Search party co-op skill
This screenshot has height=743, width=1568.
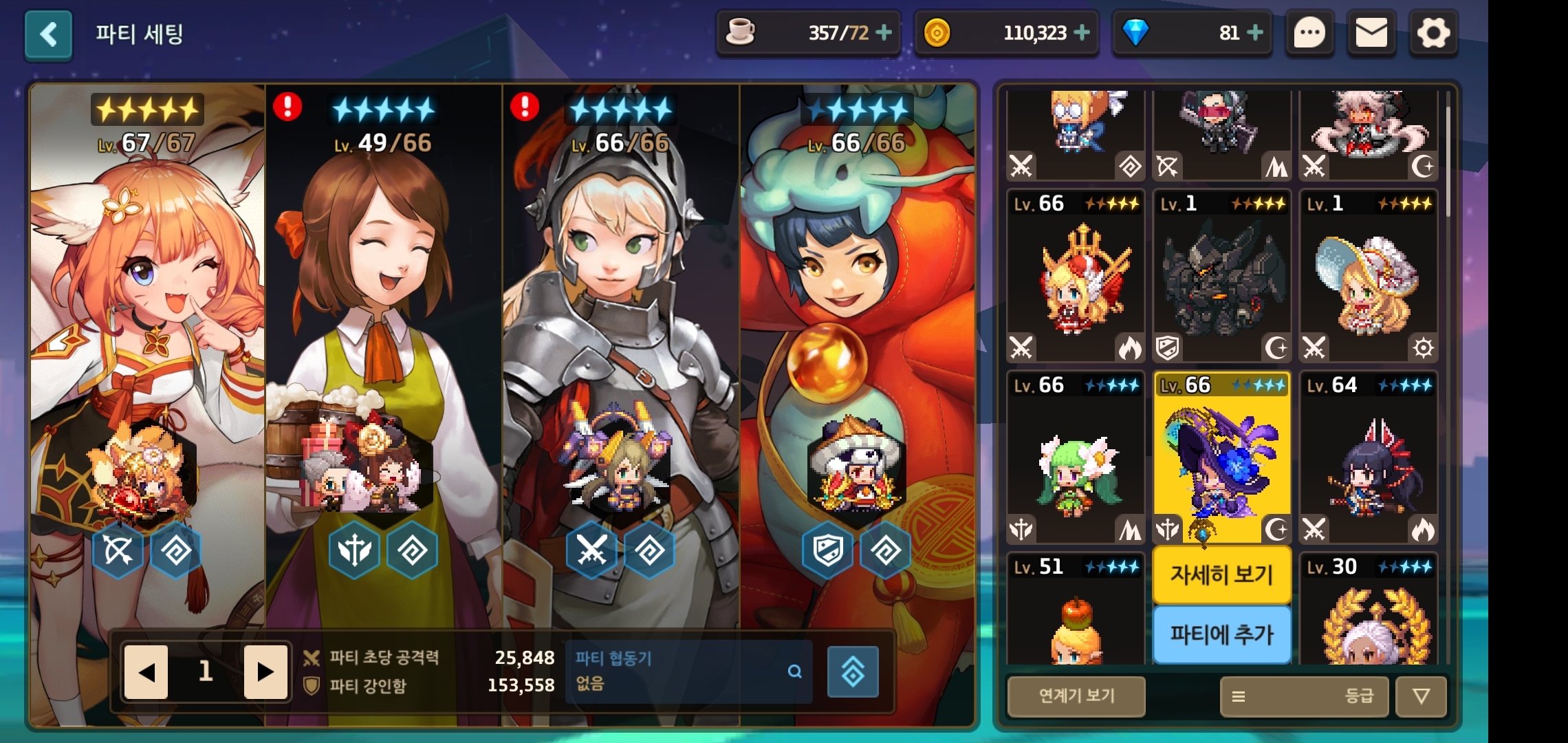coord(794,671)
